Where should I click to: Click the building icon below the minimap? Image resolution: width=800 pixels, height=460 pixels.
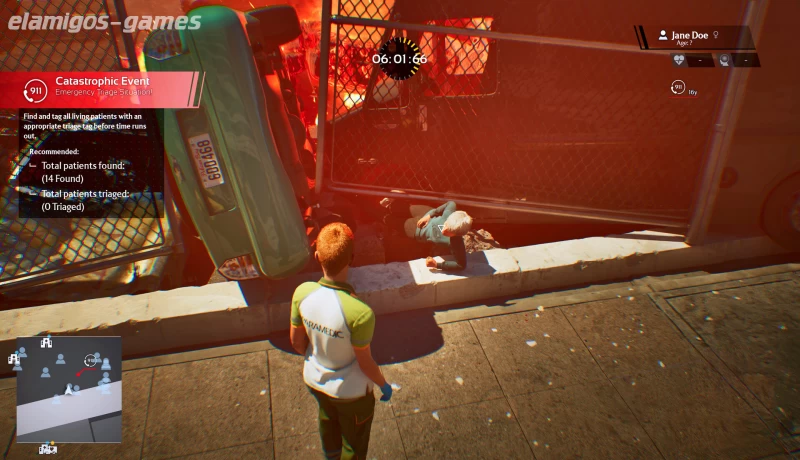(x=47, y=449)
